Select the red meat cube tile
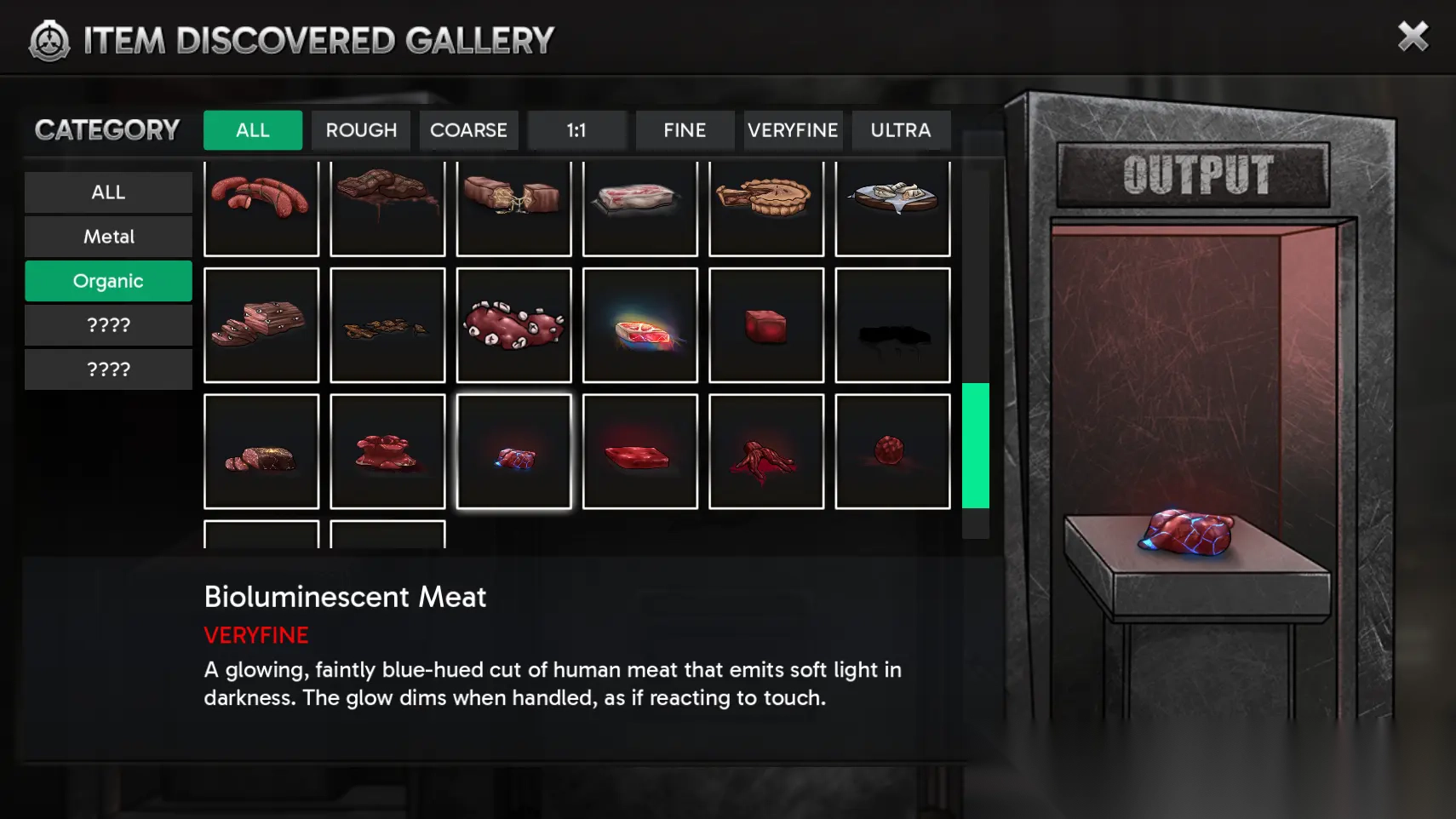The image size is (1456, 819). click(766, 325)
